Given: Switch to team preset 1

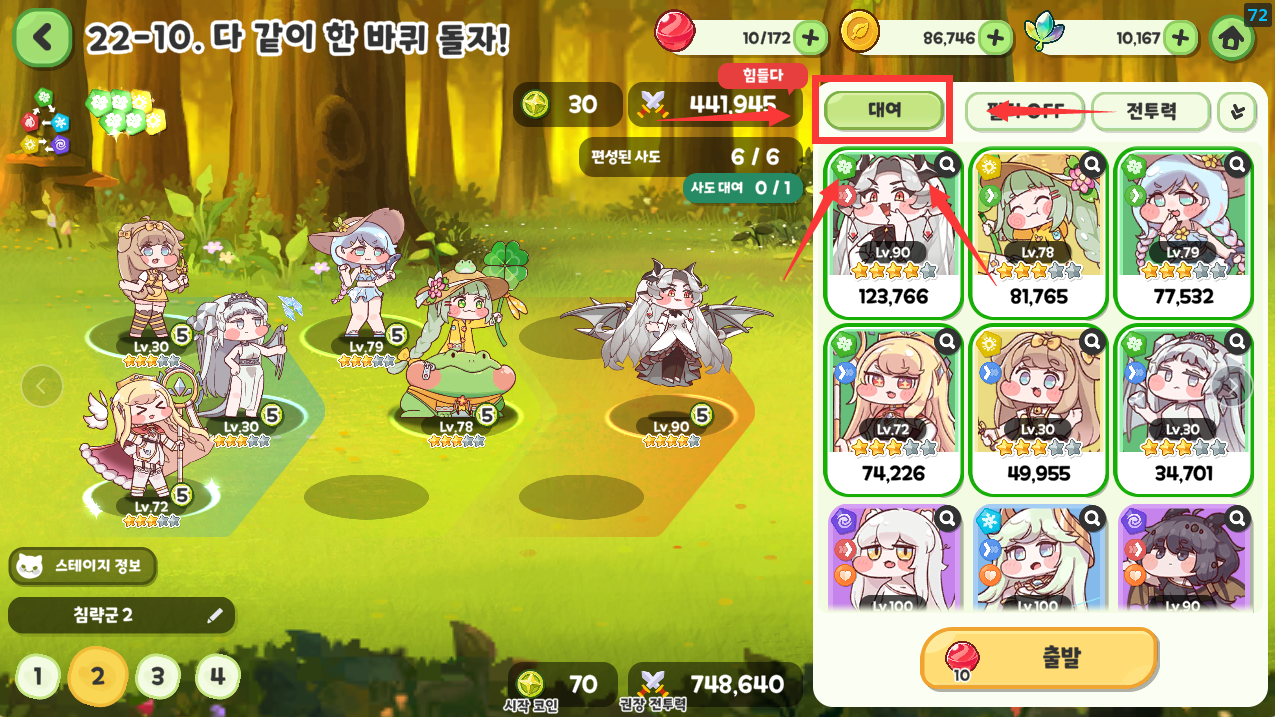Looking at the screenshot, I should [x=38, y=677].
